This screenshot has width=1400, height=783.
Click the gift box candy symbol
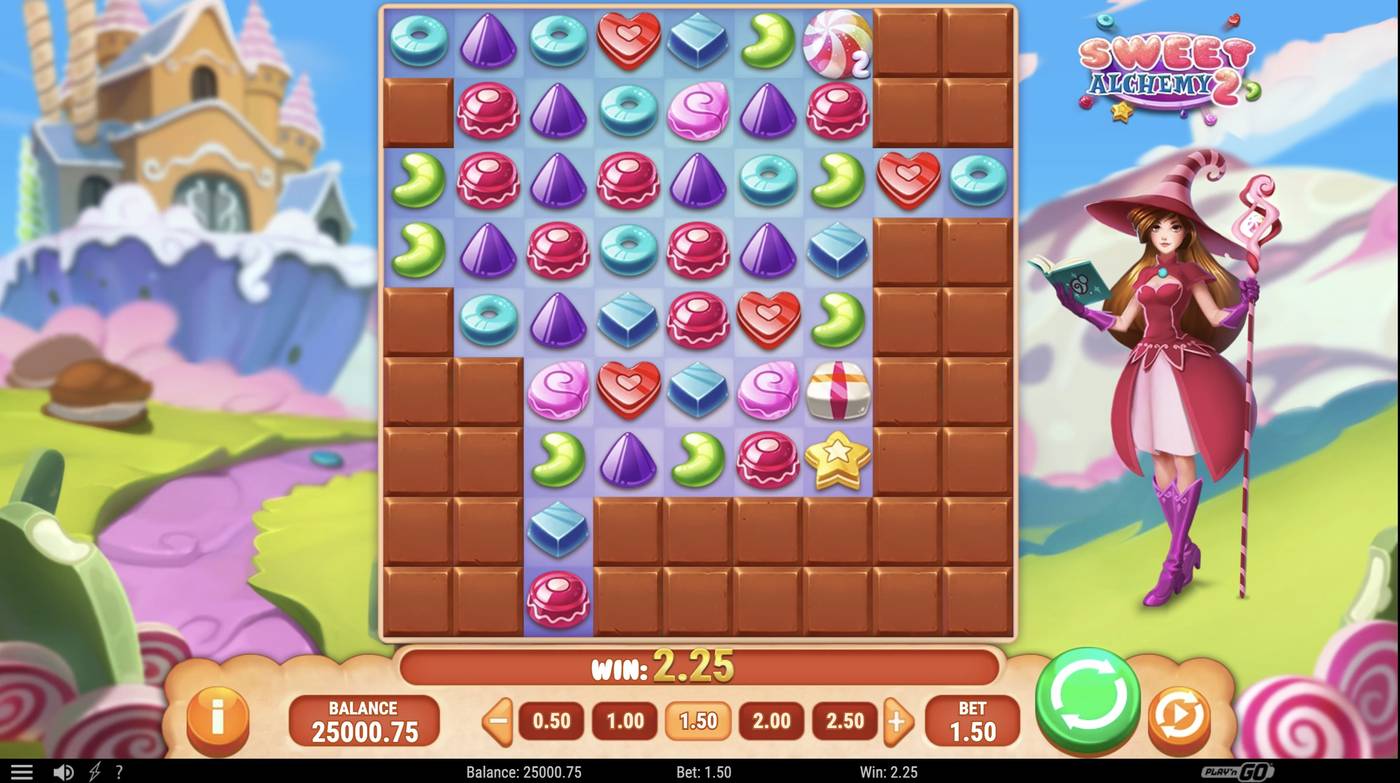tap(837, 391)
